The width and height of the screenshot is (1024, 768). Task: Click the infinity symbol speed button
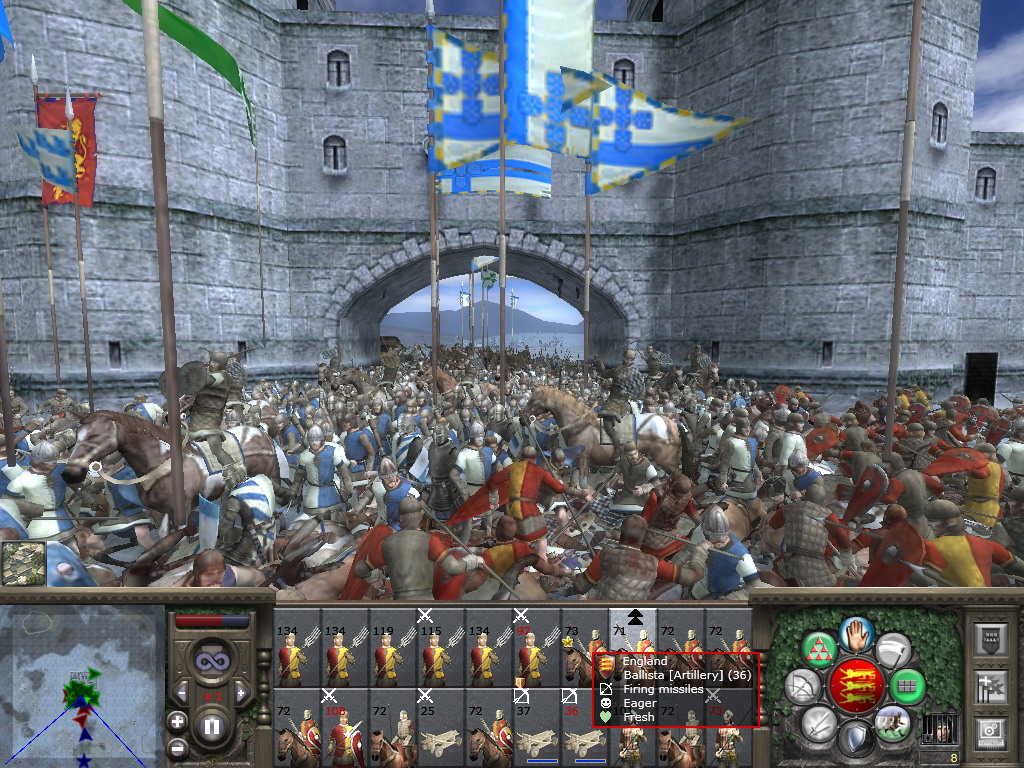(212, 659)
